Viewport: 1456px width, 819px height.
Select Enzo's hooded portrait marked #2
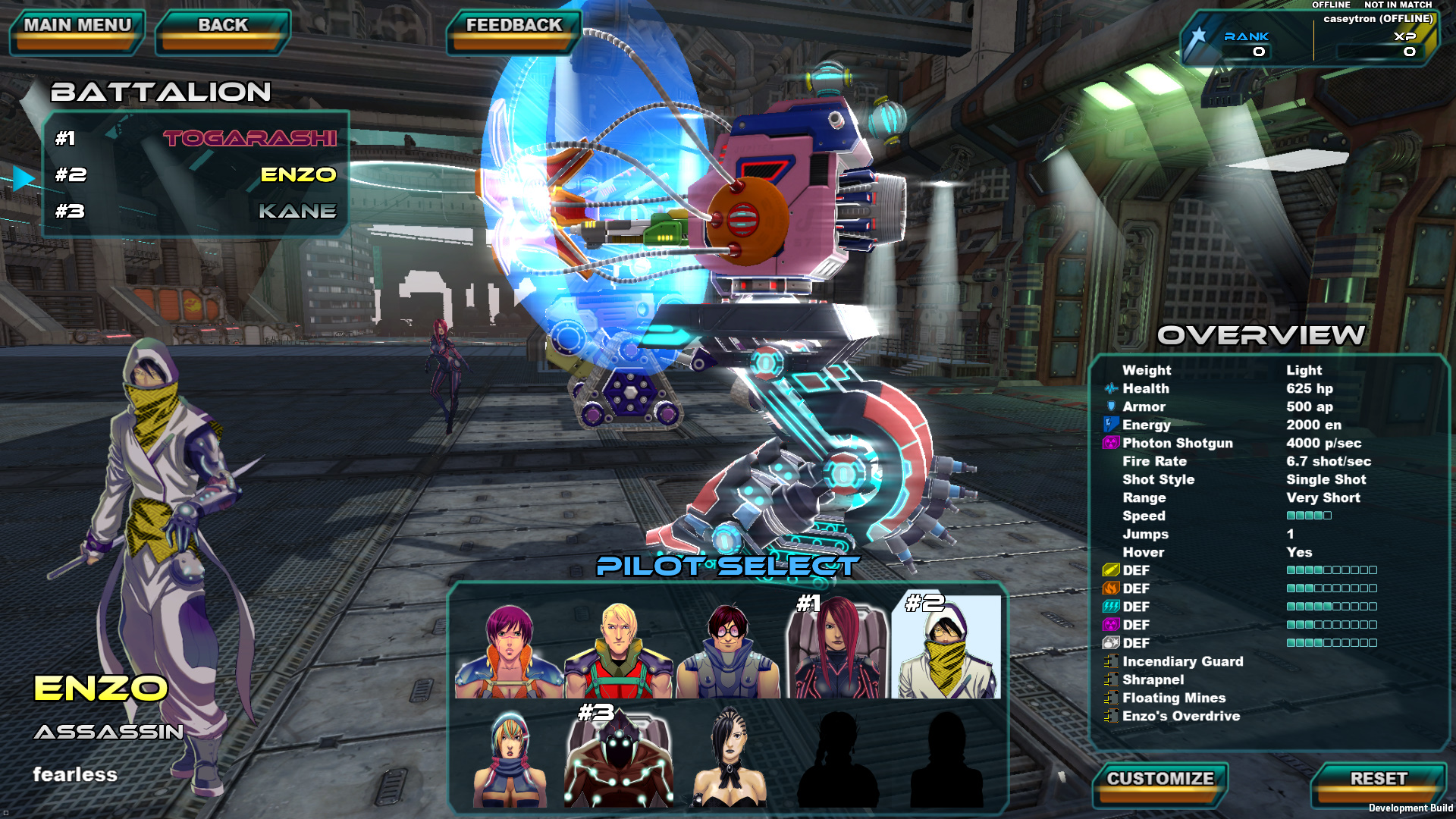click(x=946, y=649)
